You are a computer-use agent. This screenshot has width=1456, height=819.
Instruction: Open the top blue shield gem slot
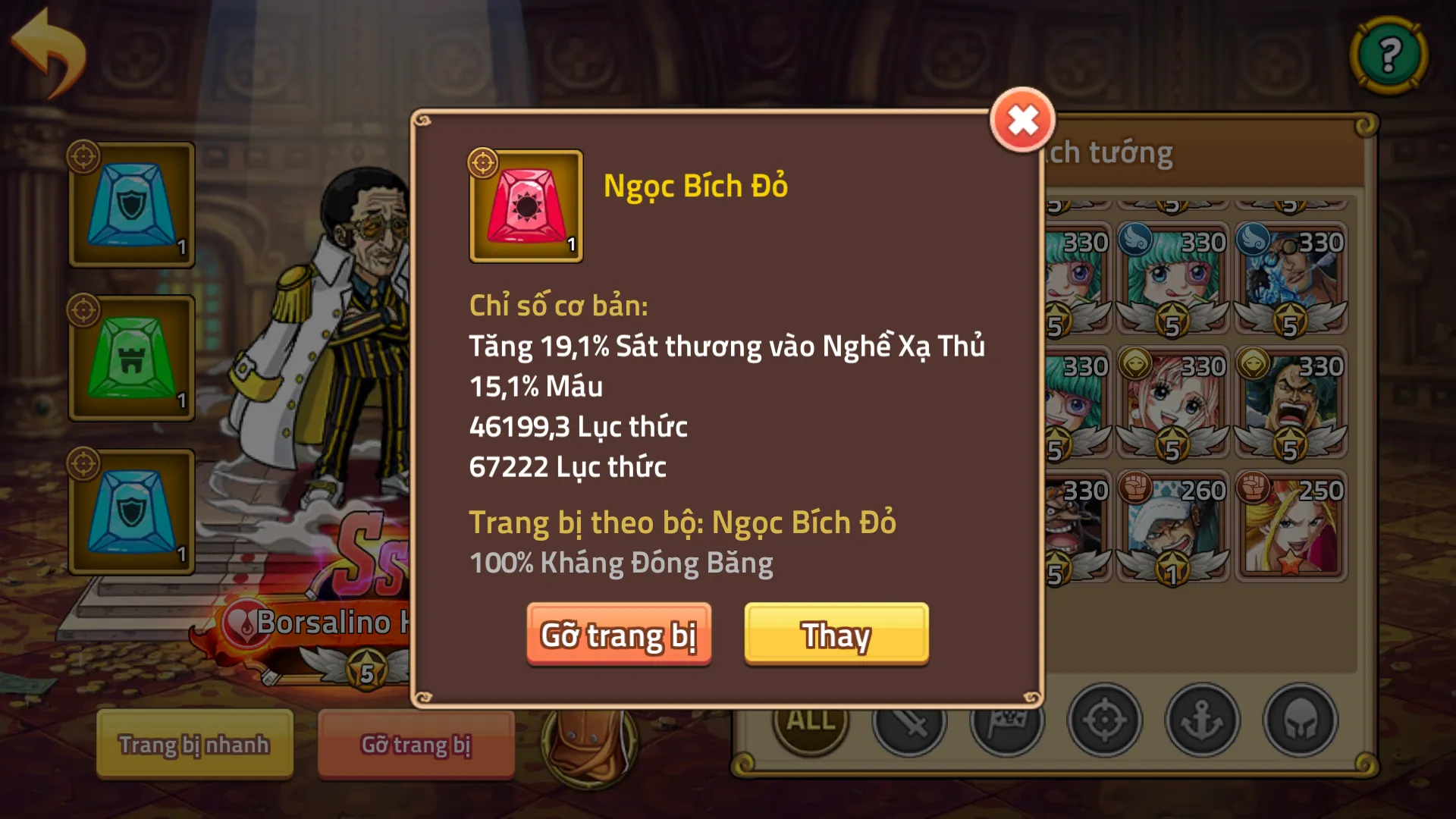pyautogui.click(x=131, y=205)
